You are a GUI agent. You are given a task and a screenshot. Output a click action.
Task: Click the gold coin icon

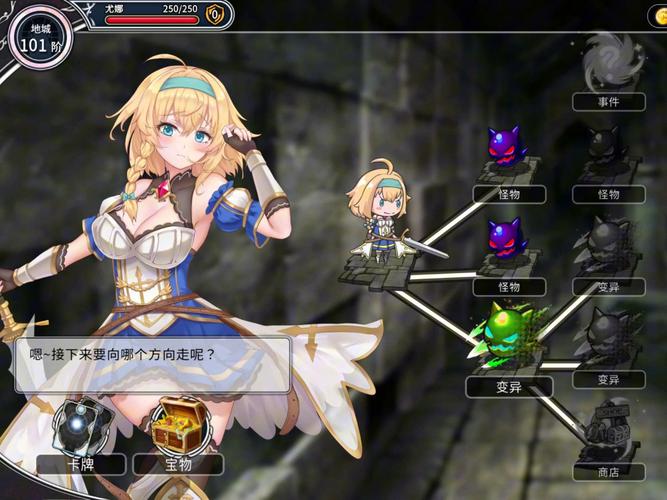click(x=215, y=14)
